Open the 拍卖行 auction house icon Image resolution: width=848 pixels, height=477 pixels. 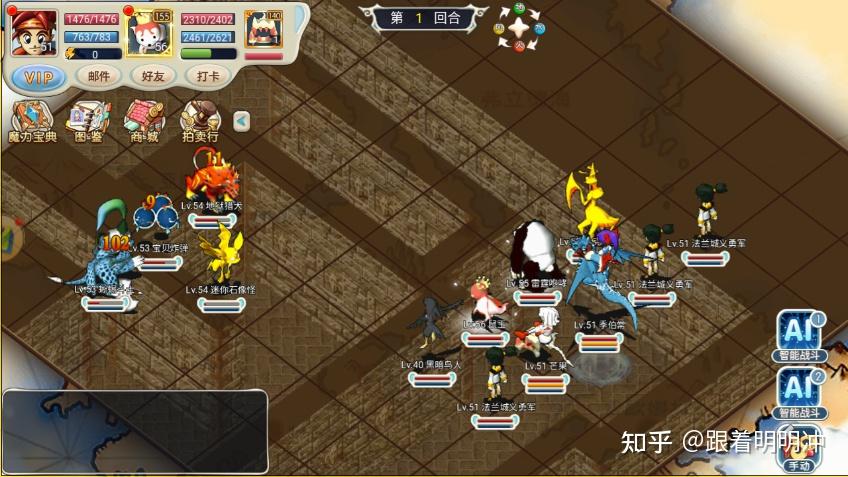click(200, 122)
